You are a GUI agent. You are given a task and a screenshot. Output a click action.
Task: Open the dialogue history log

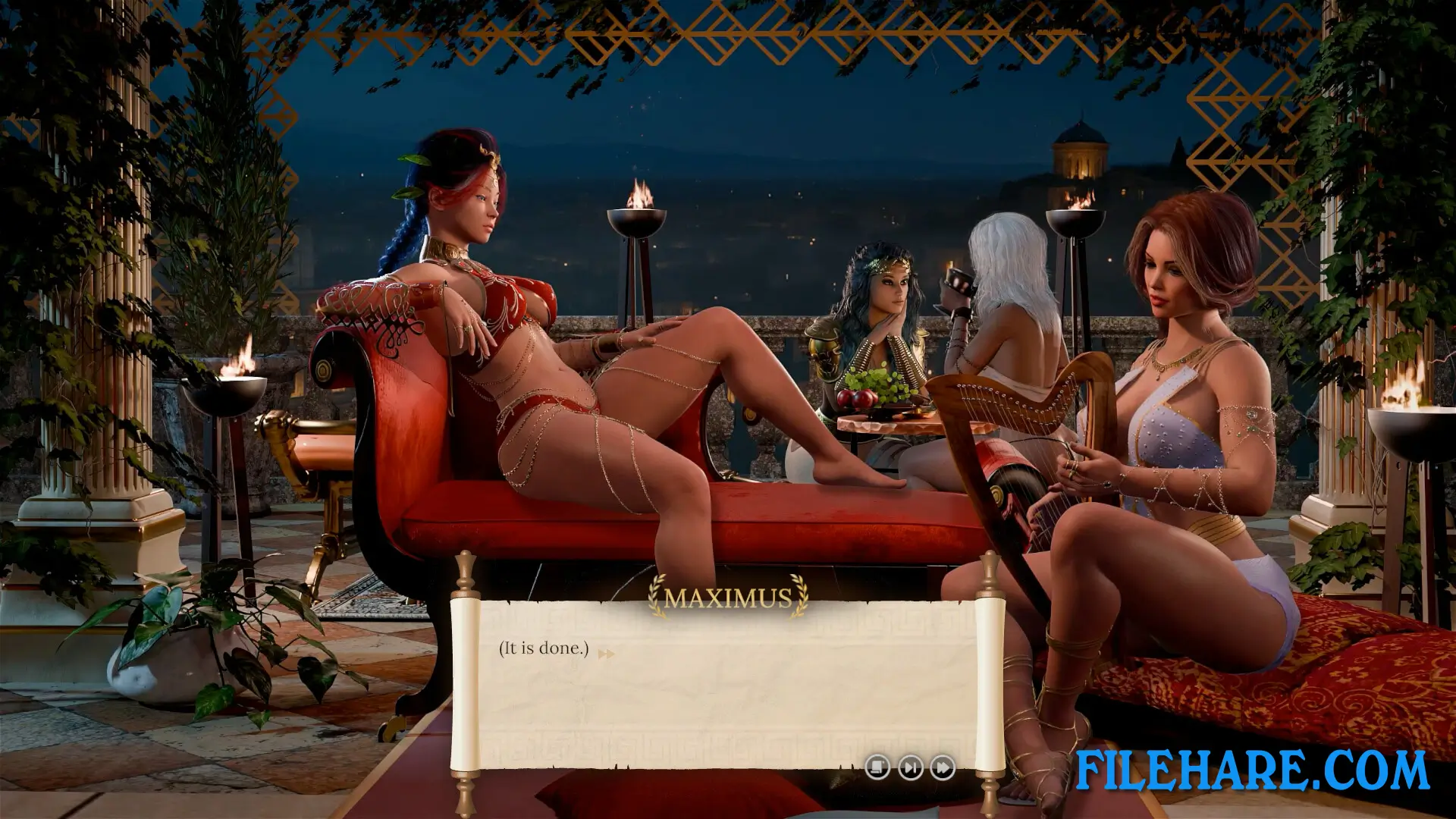(877, 767)
